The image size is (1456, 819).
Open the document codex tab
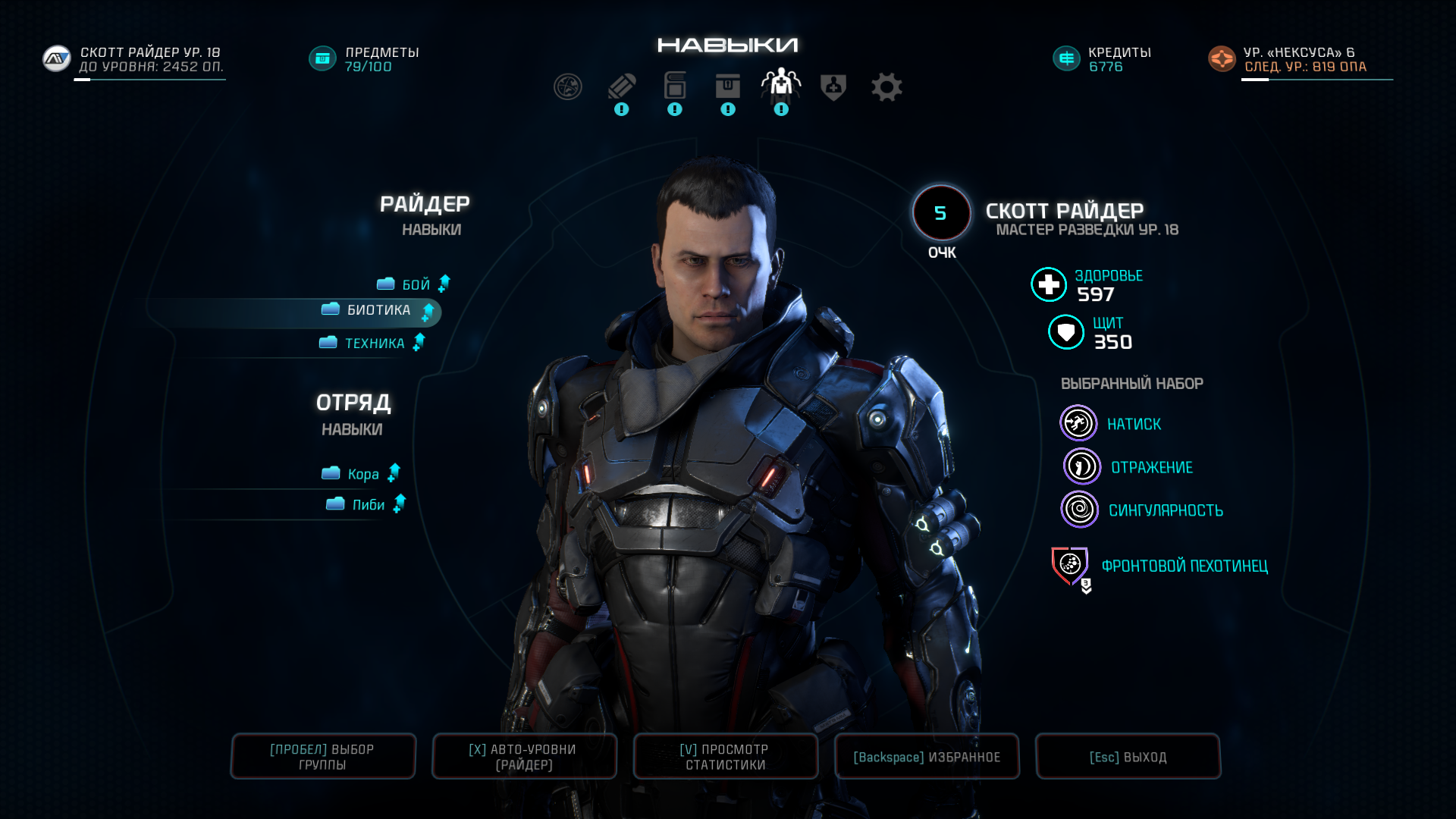click(x=675, y=87)
